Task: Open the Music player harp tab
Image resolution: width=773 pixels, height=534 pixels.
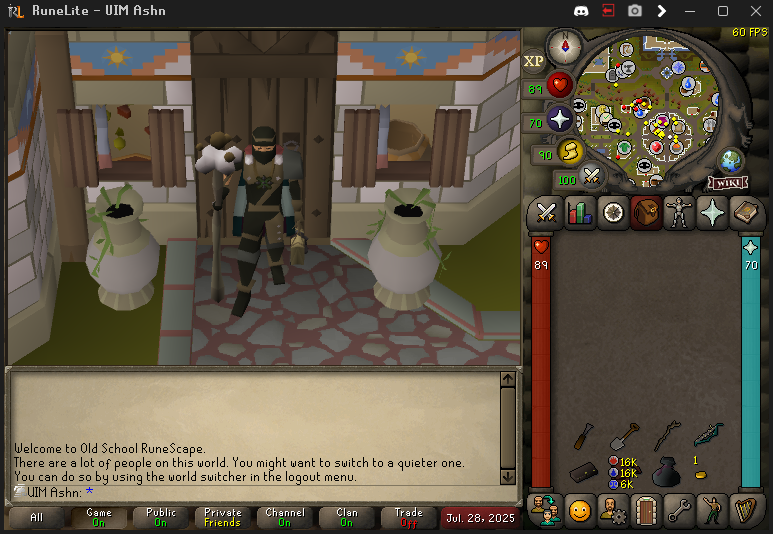Action: pos(745,510)
